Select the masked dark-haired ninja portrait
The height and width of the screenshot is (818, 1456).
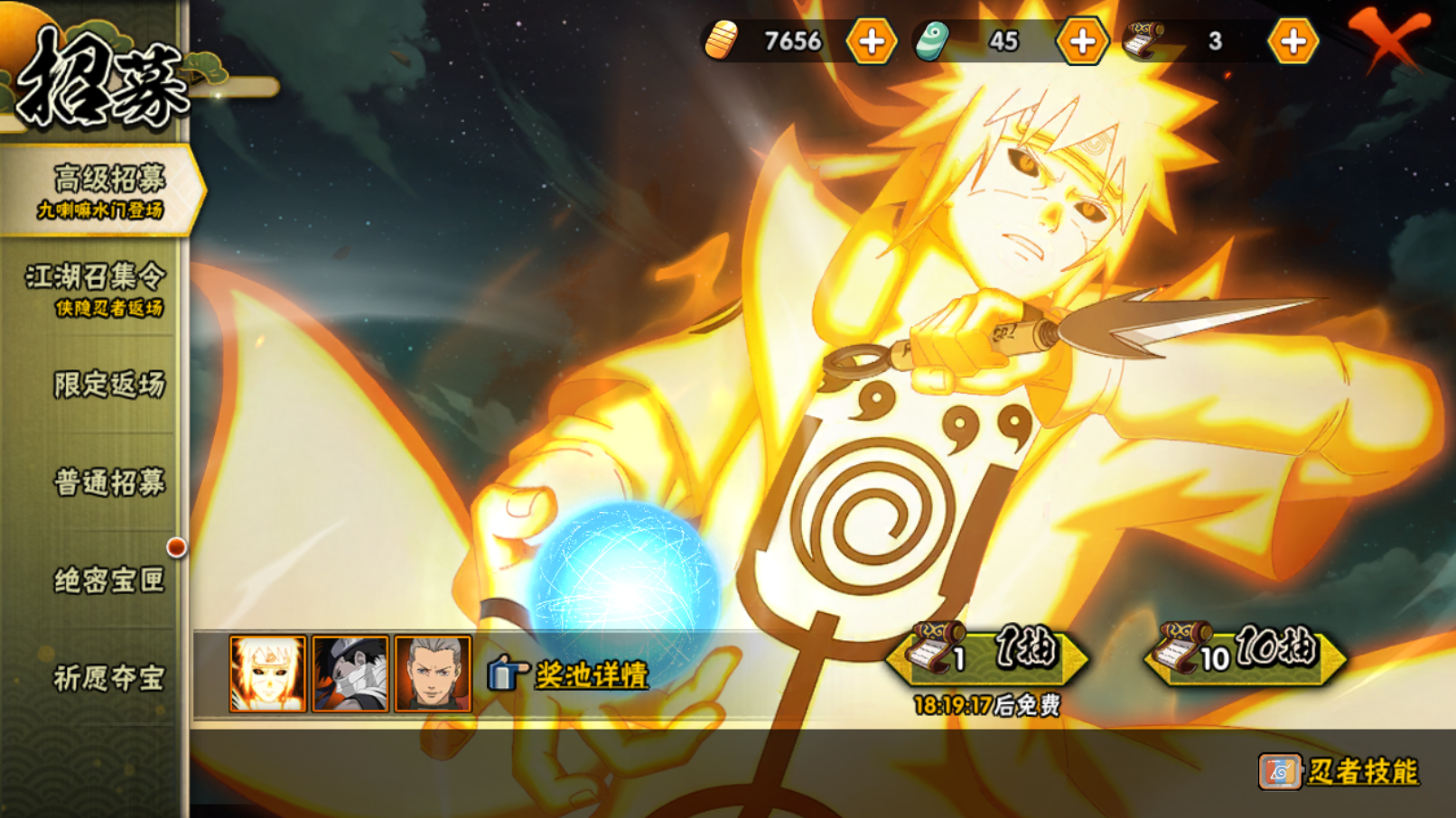[350, 674]
